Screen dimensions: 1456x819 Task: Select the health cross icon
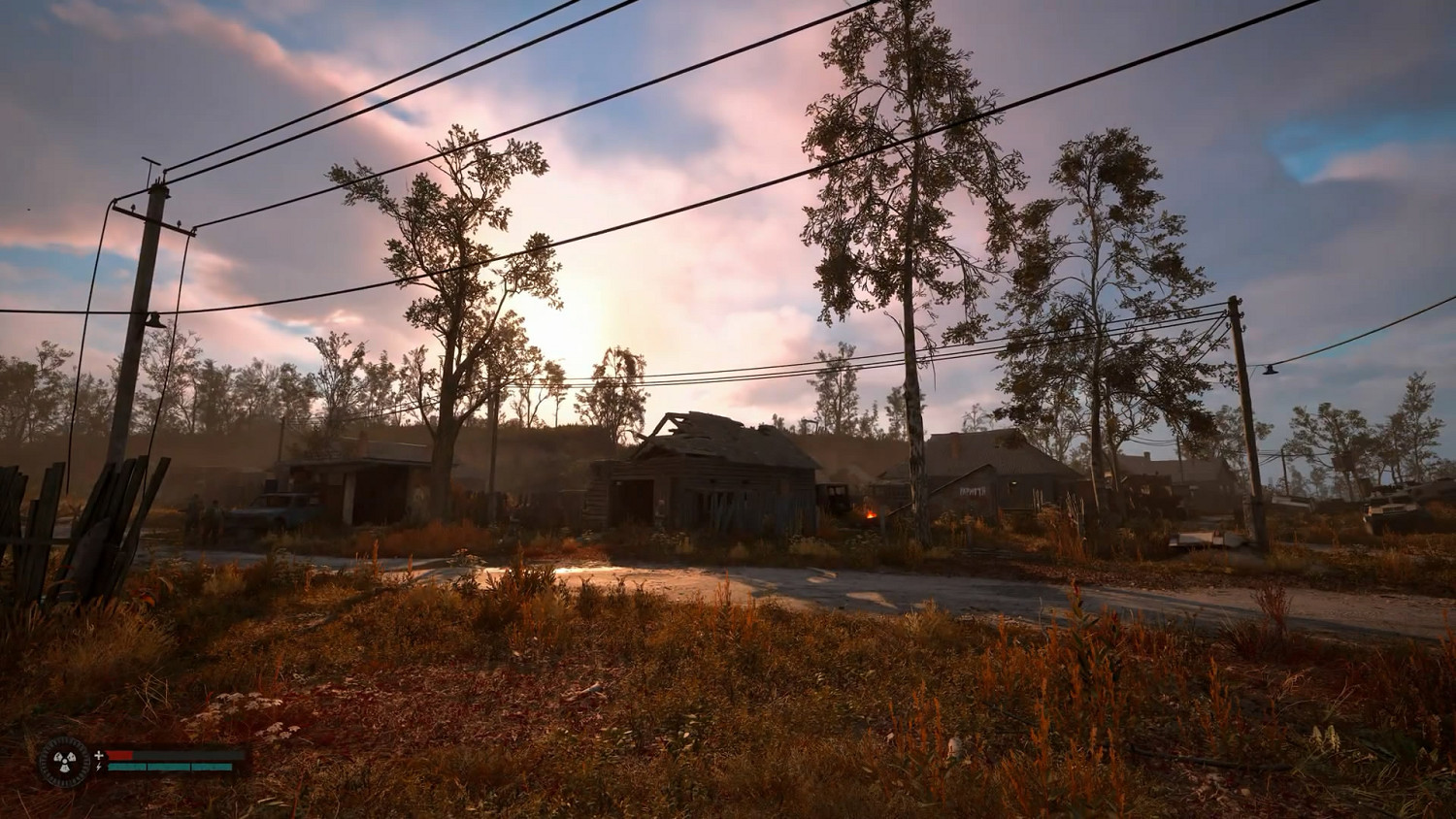tap(98, 755)
